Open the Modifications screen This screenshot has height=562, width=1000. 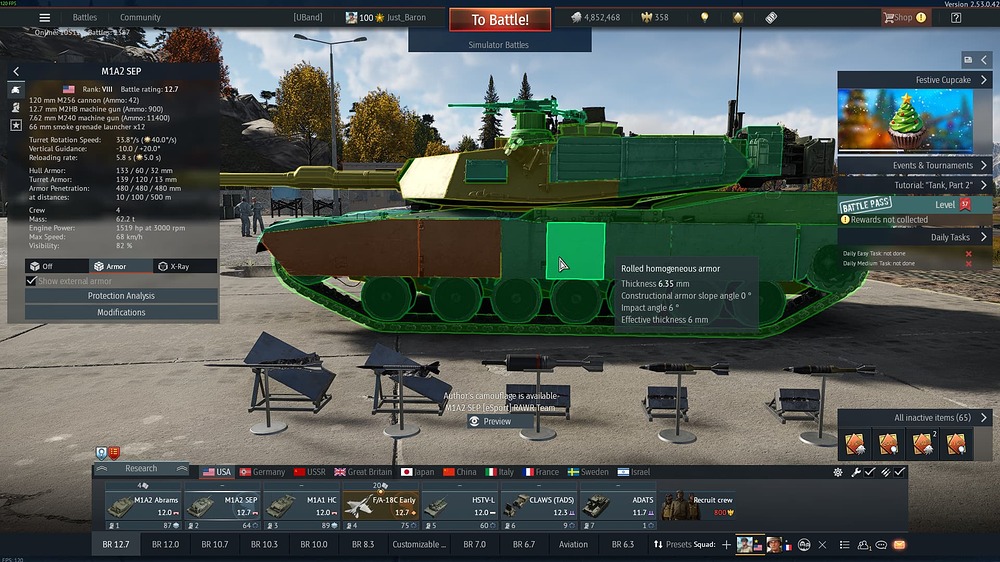121,312
